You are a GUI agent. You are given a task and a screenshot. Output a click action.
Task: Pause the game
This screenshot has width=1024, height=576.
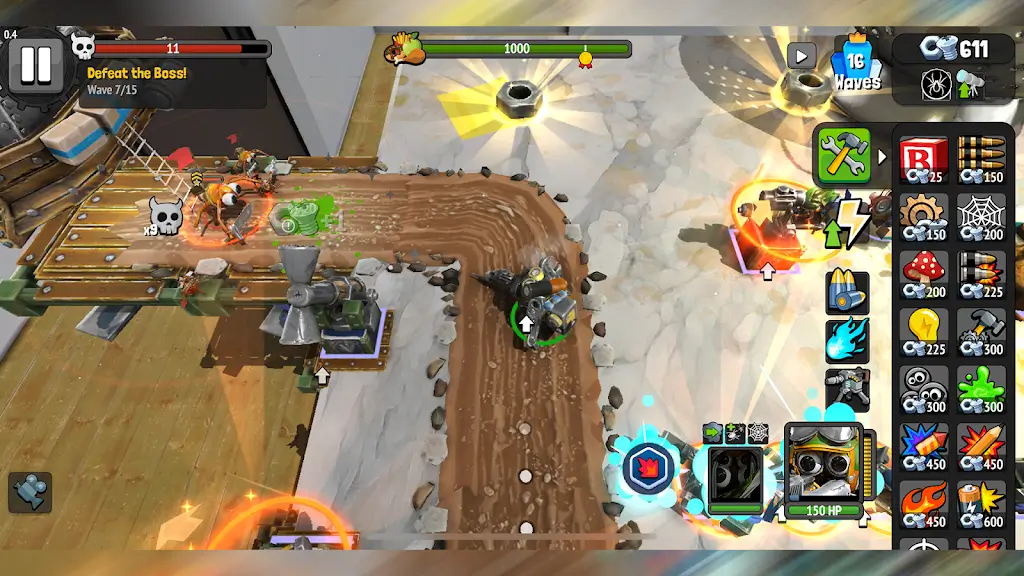click(x=36, y=64)
